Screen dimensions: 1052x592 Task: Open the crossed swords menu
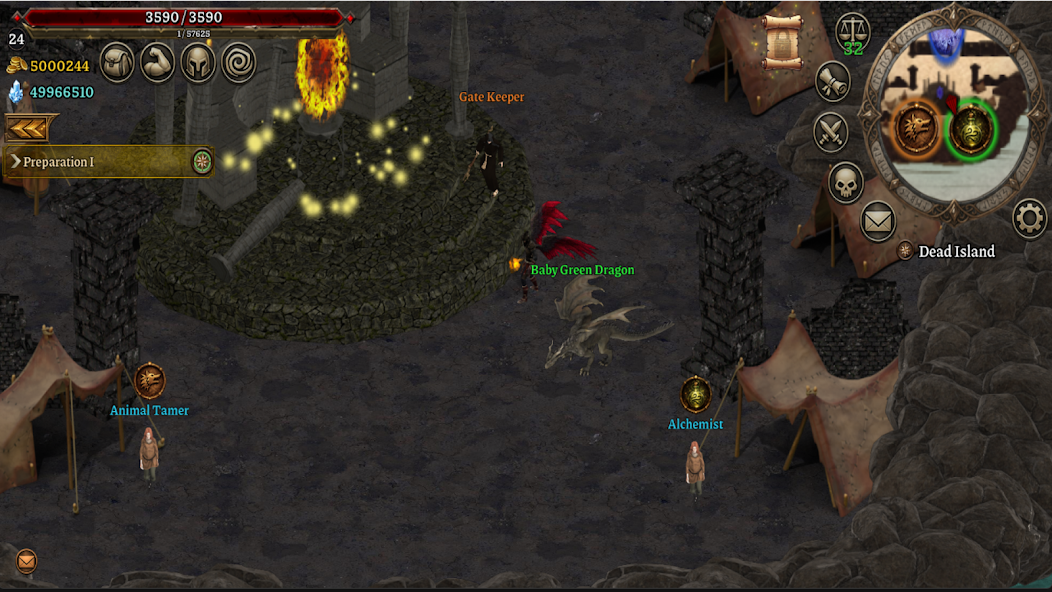click(x=831, y=131)
